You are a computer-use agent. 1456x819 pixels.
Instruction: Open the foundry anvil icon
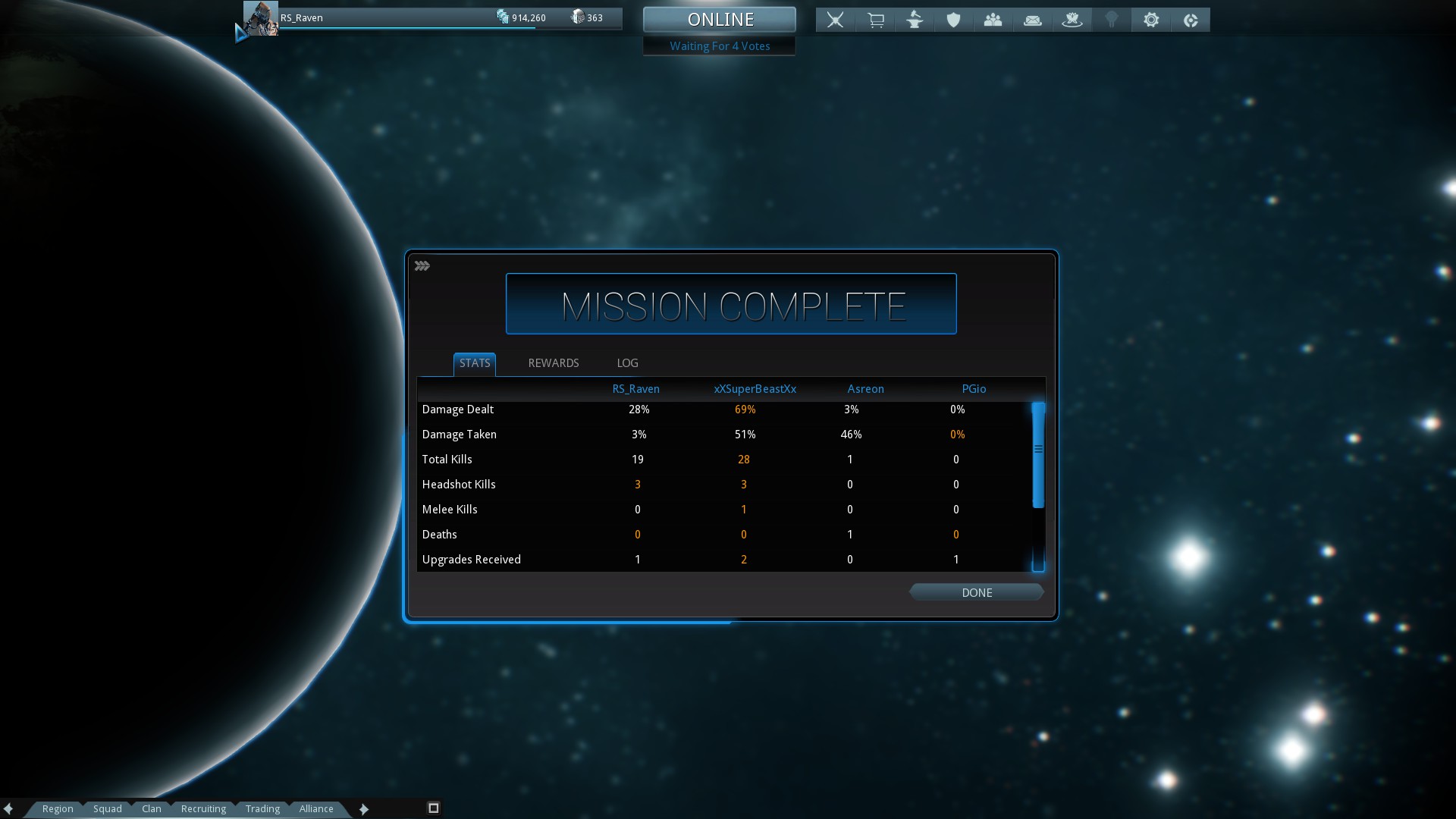tap(915, 20)
